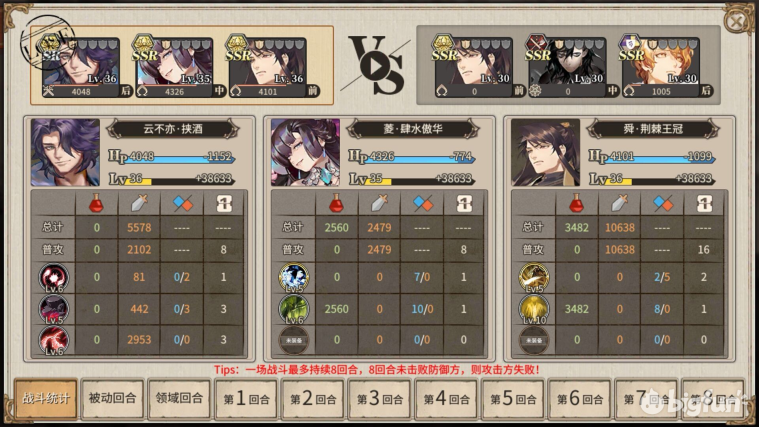Show the 第5回合 round tab
This screenshot has height=427, width=759.
512,399
